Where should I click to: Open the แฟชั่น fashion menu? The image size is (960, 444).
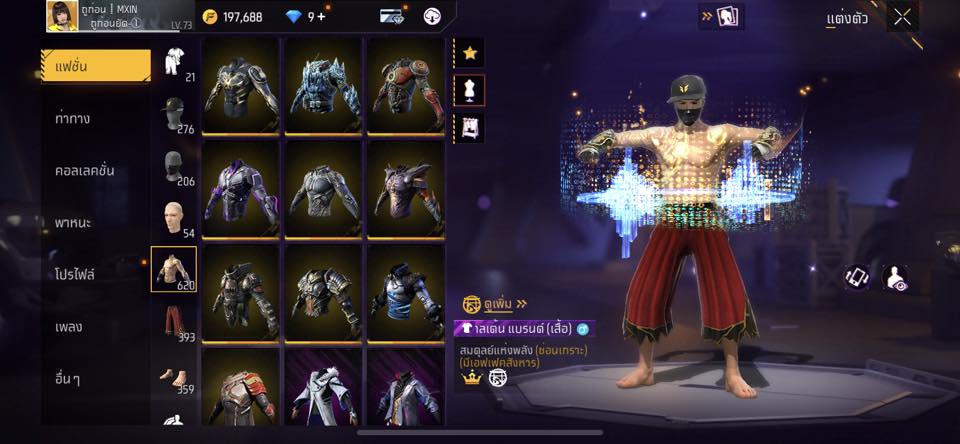(95, 66)
